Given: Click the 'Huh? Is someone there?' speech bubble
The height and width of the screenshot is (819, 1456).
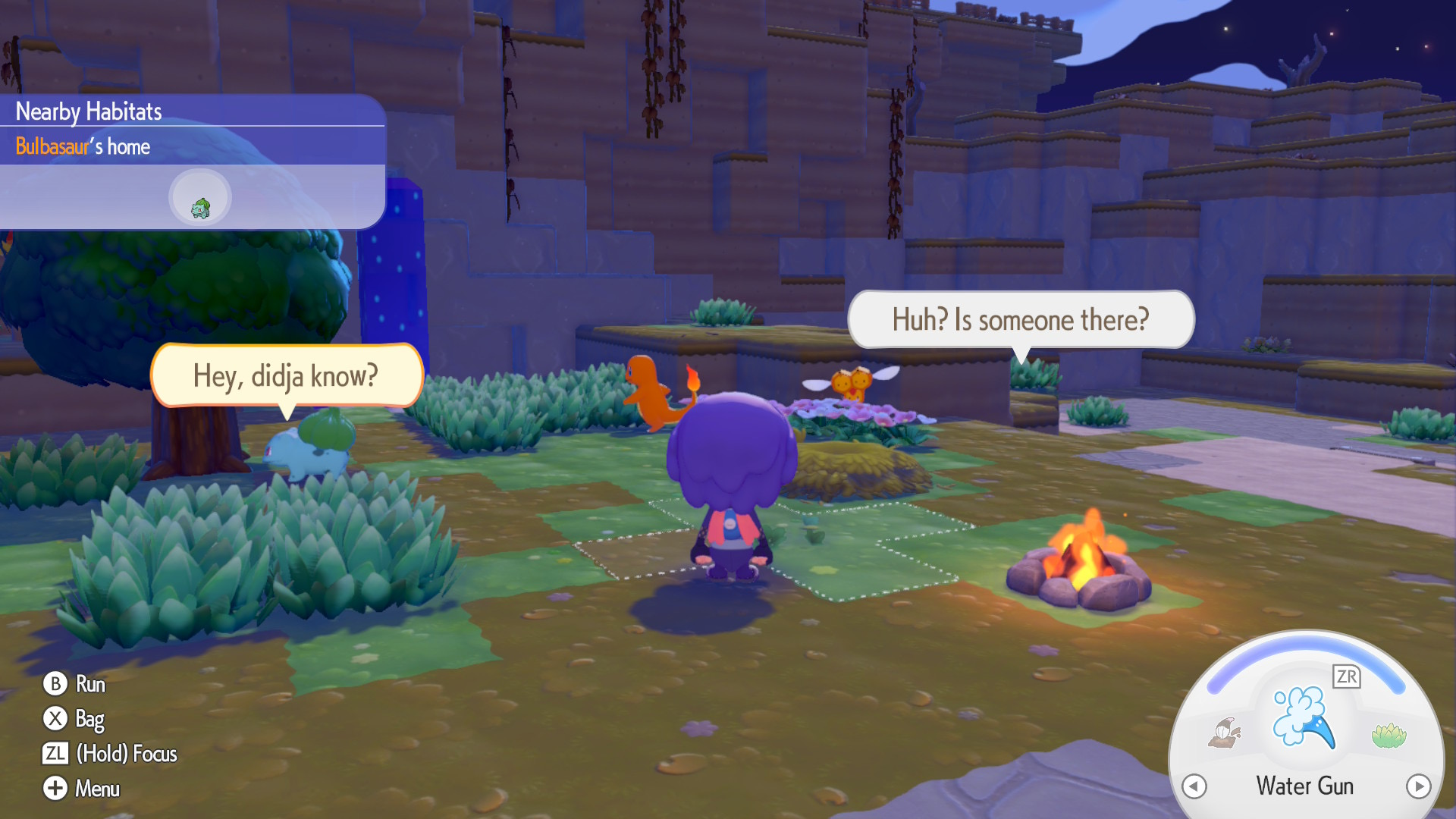Looking at the screenshot, I should point(1020,319).
